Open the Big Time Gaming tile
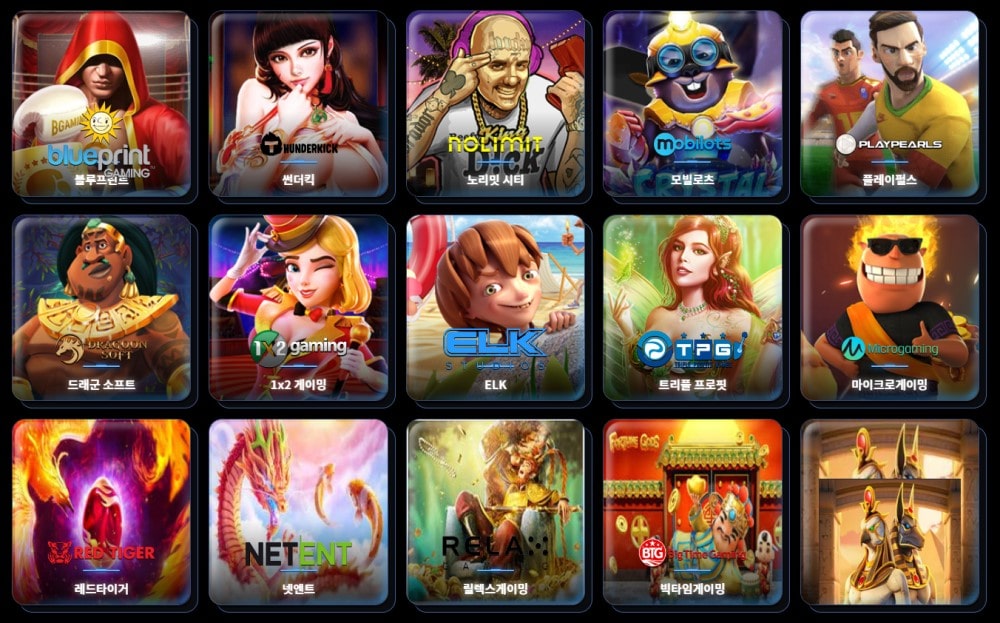Viewport: 1000px width, 623px height. tap(692, 512)
